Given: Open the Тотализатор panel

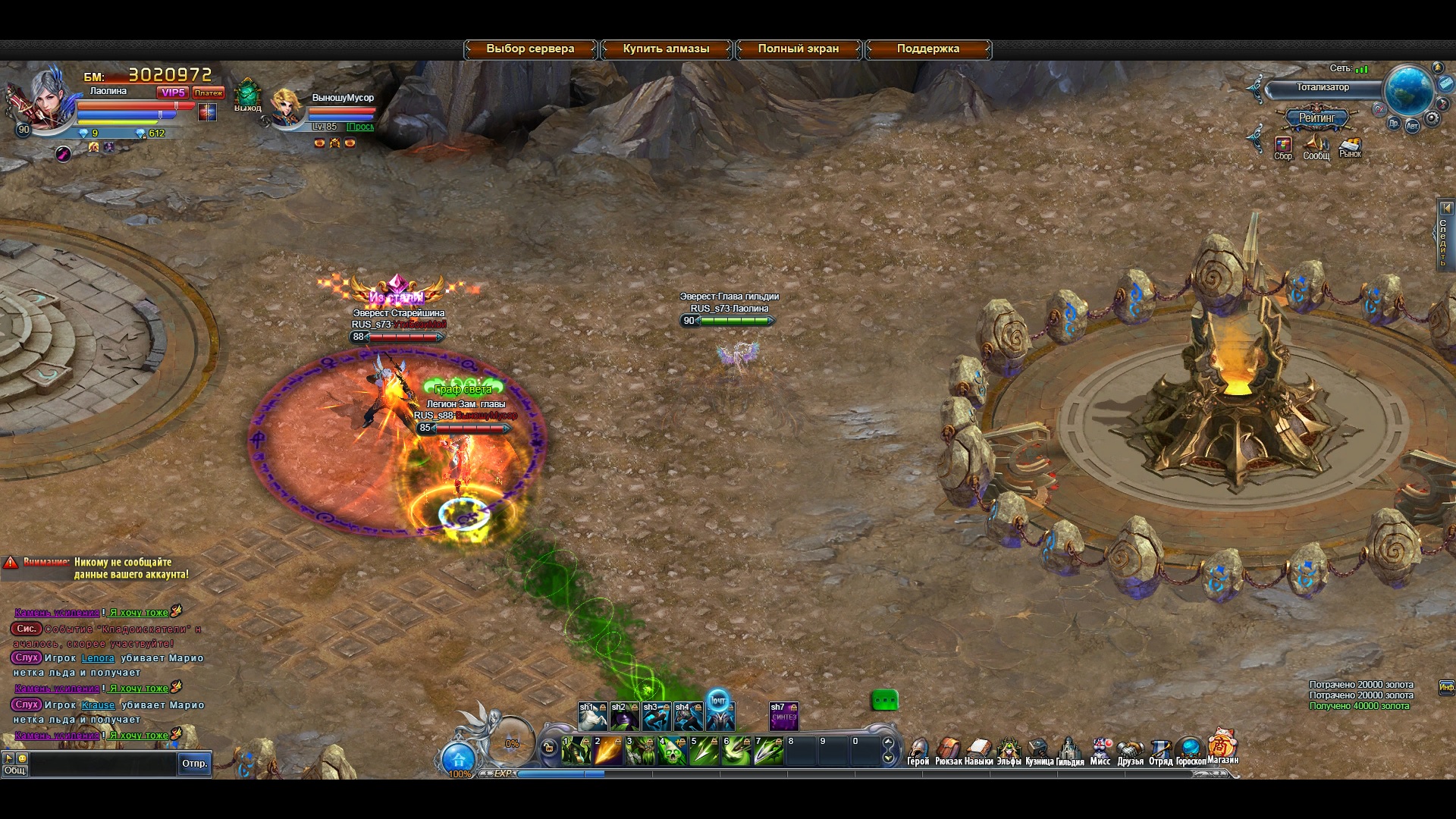Looking at the screenshot, I should 1322,88.
